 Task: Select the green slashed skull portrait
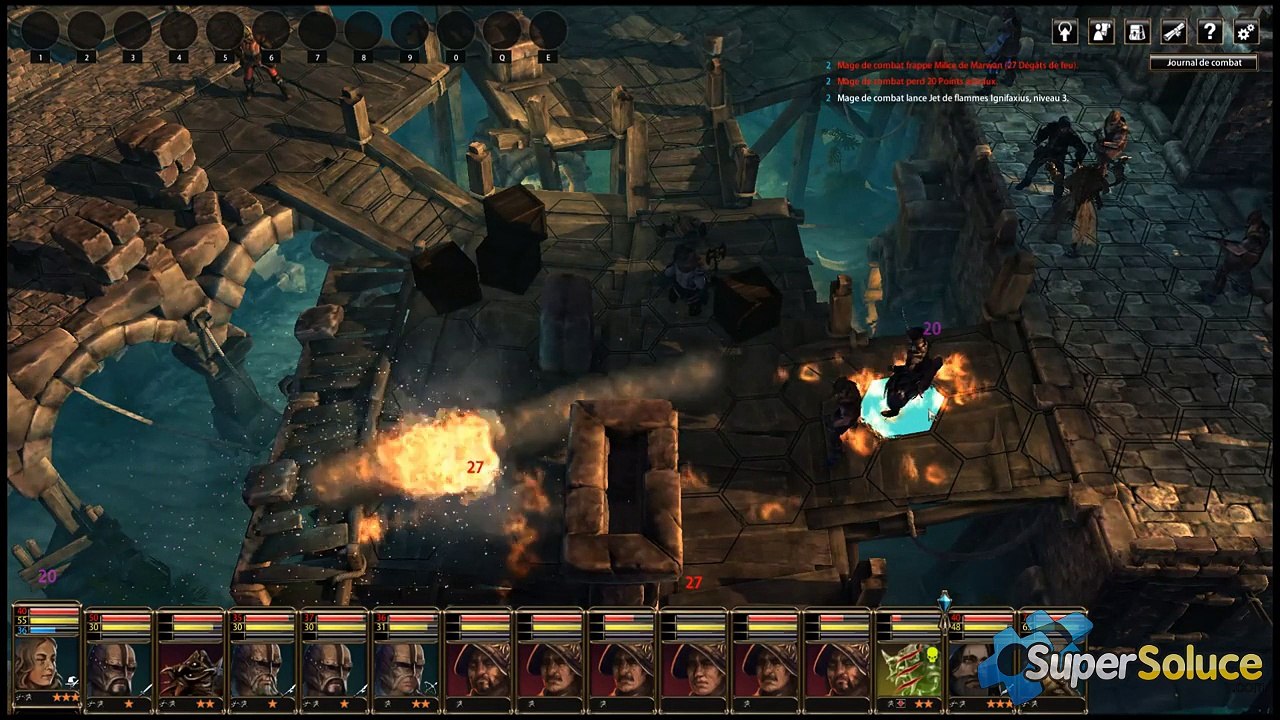coord(910,667)
